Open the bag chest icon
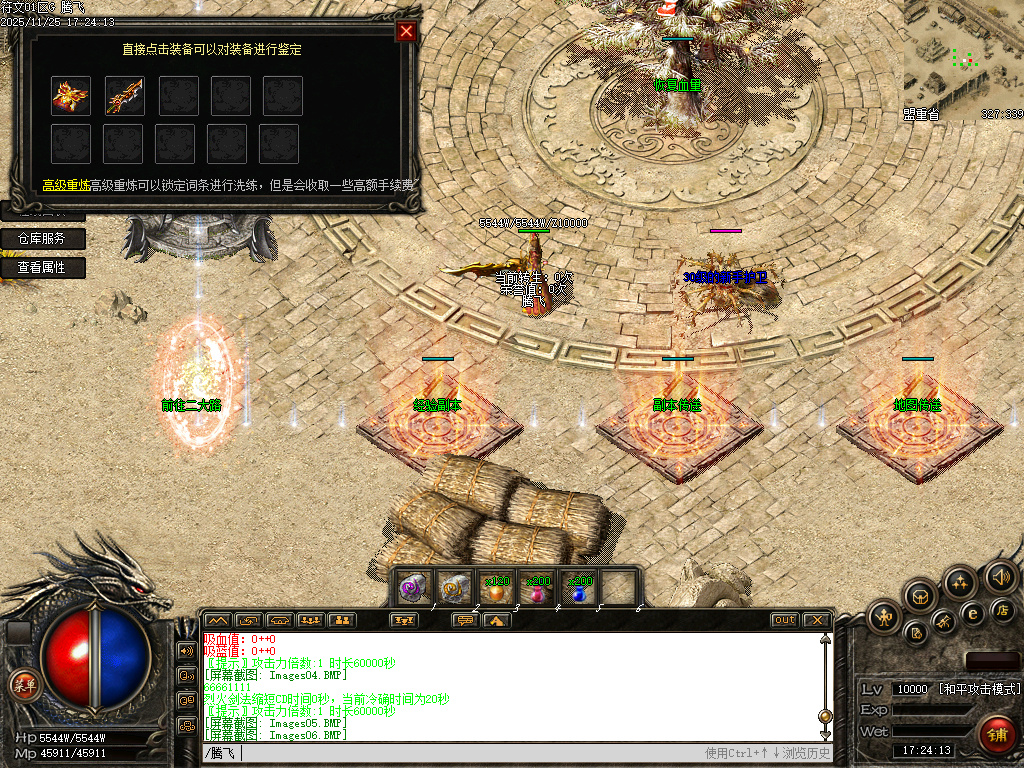Screen dimensions: 1024x768 [920, 596]
